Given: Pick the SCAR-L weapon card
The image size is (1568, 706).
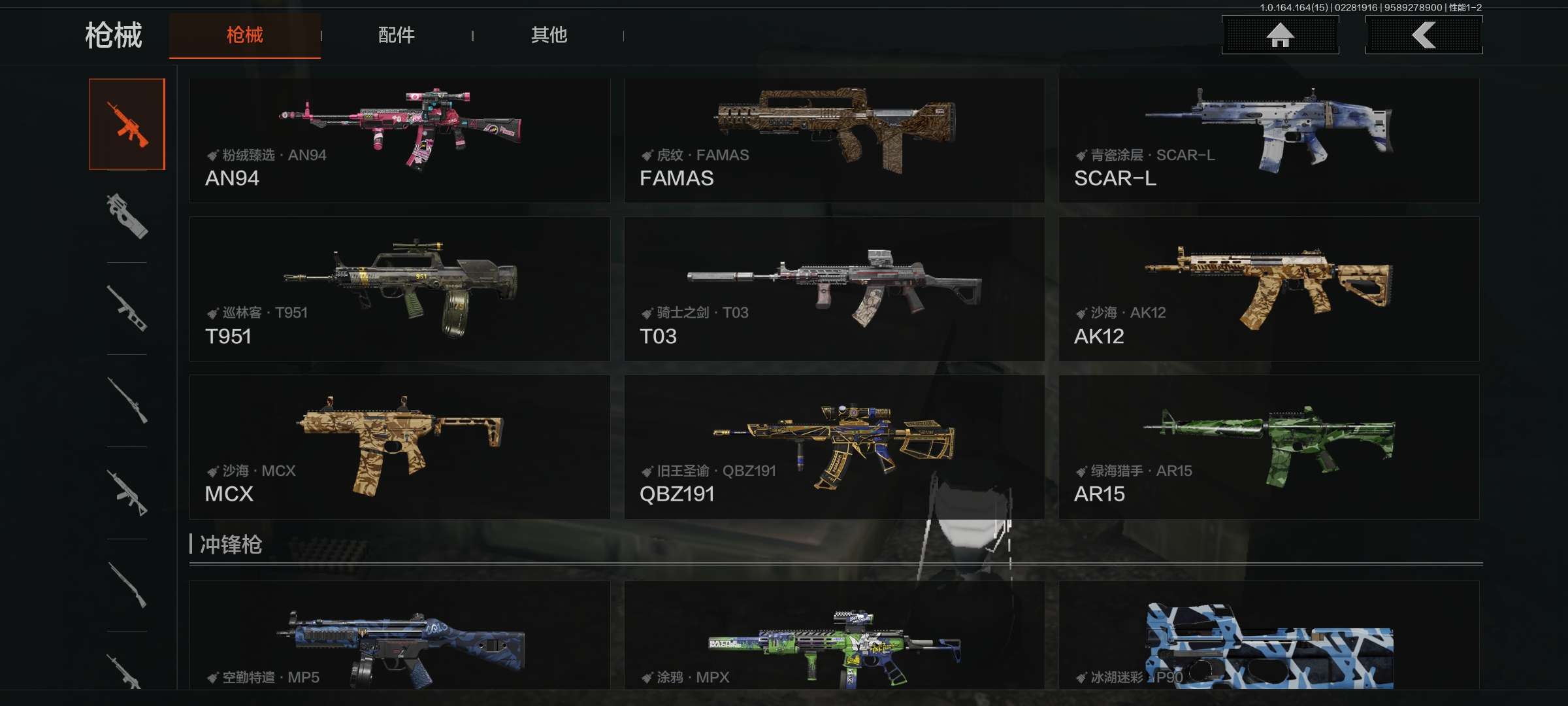Looking at the screenshot, I should click(x=1268, y=141).
